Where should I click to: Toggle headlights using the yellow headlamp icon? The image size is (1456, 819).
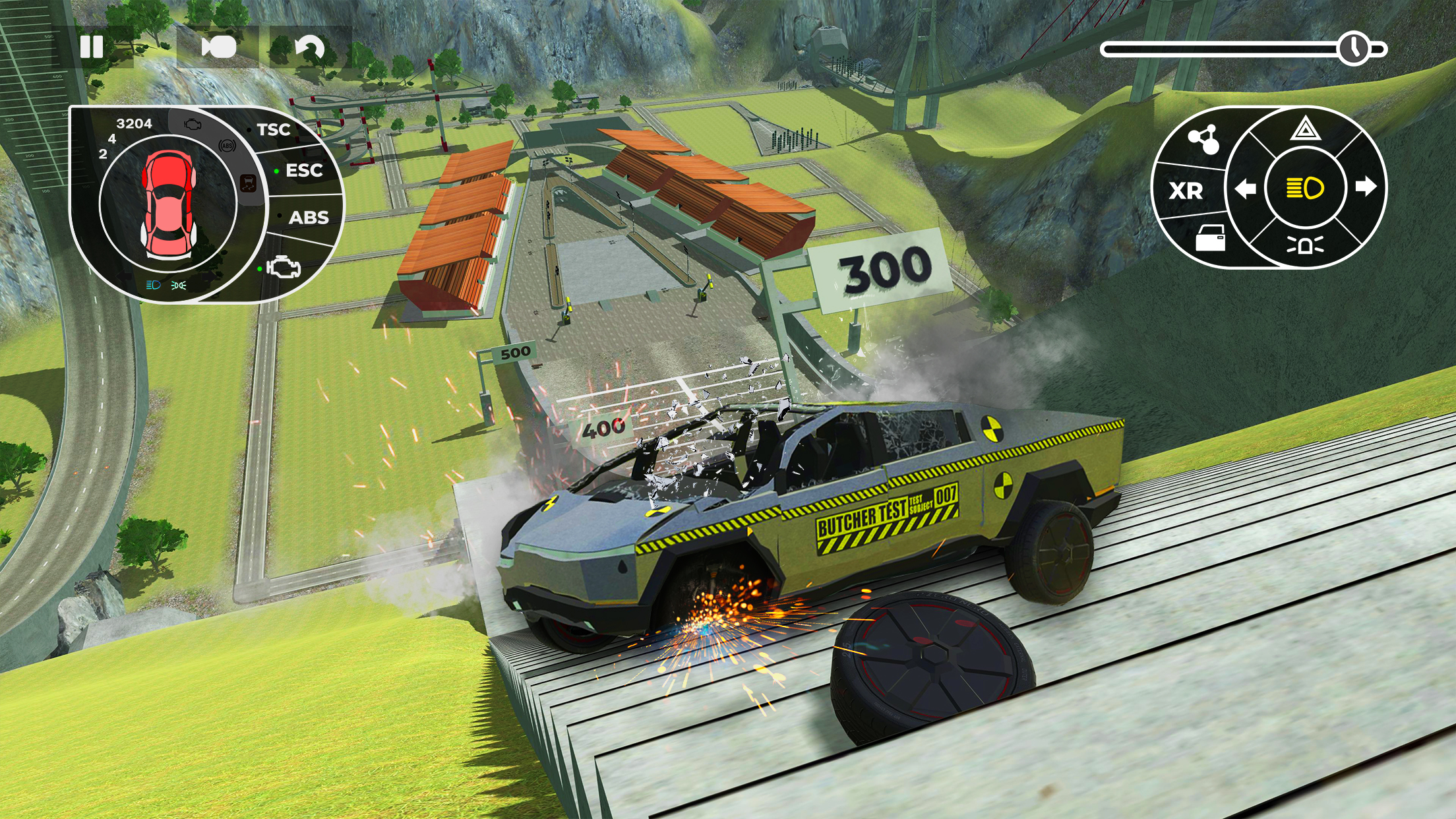(1306, 187)
